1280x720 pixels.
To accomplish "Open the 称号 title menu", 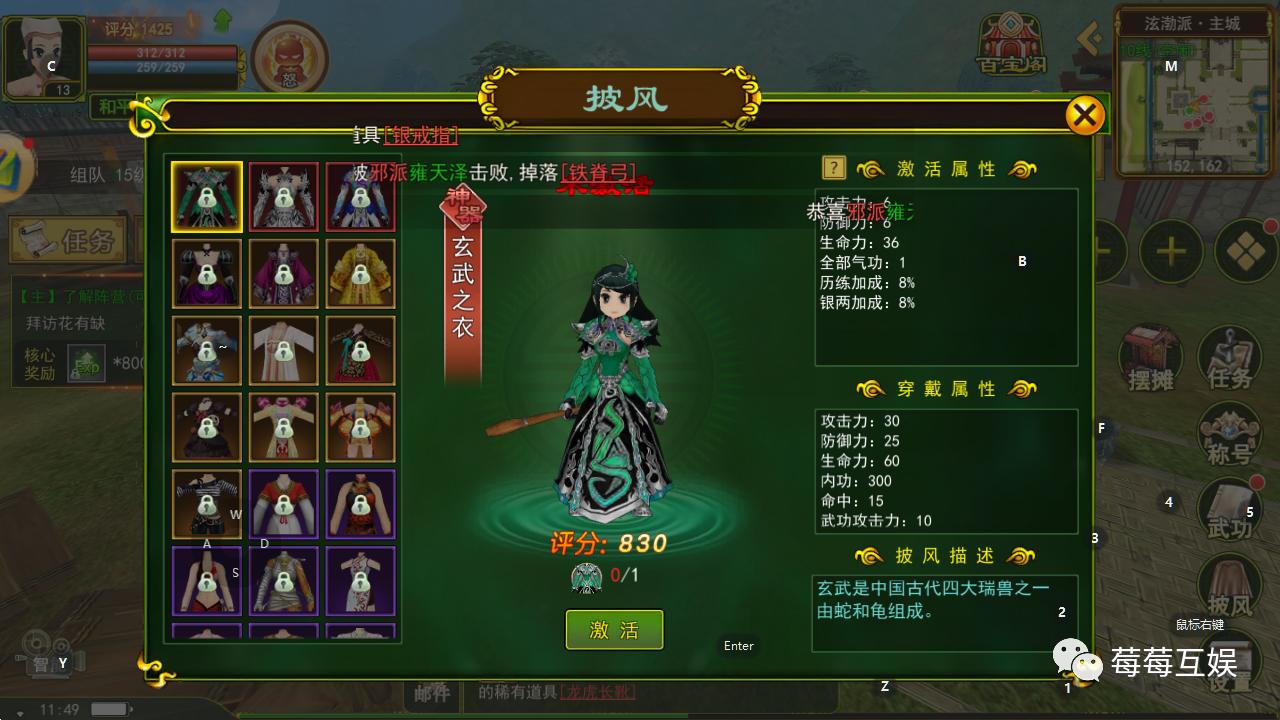I will (1229, 435).
